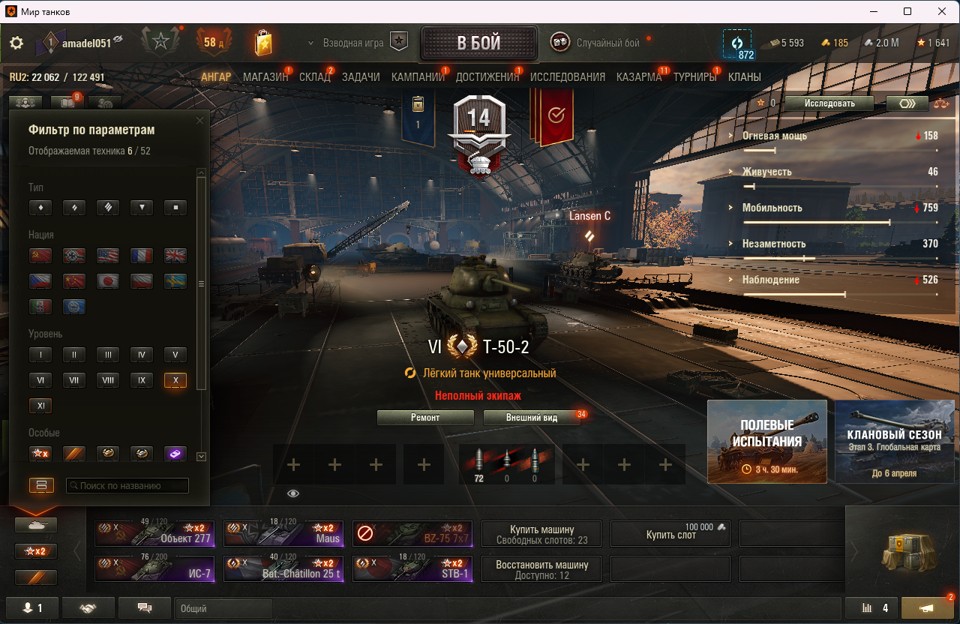This screenshot has height=624, width=960.
Task: Type in the Поиск по названию search field
Action: tap(127, 486)
